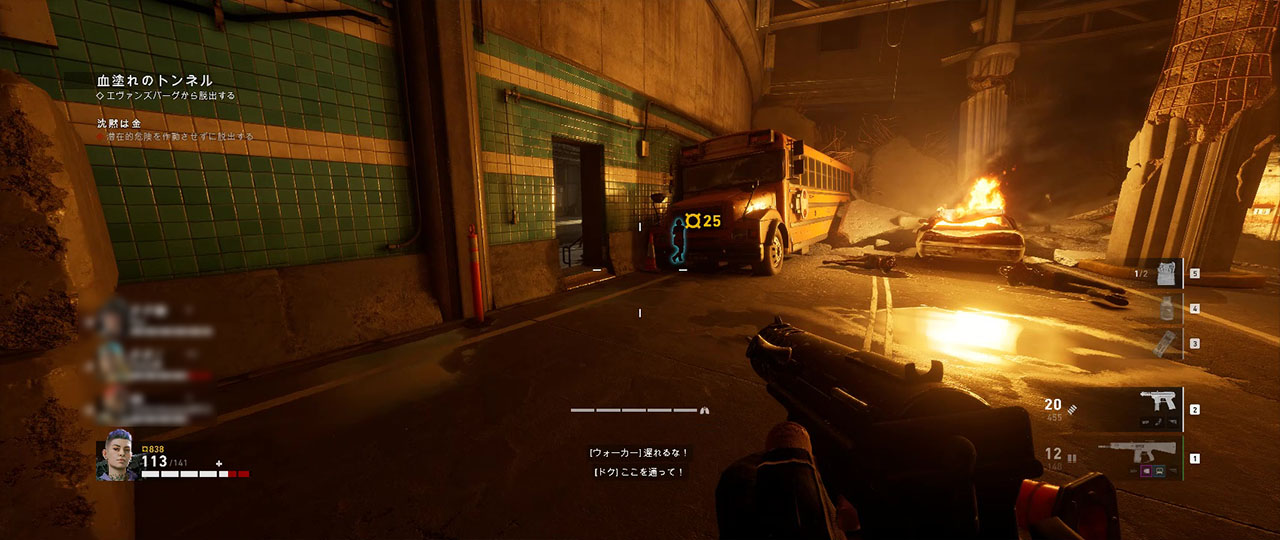Screen dimensions: 1280x540
Task: Choose the pill bottle in slot 4
Action: 1166,309
